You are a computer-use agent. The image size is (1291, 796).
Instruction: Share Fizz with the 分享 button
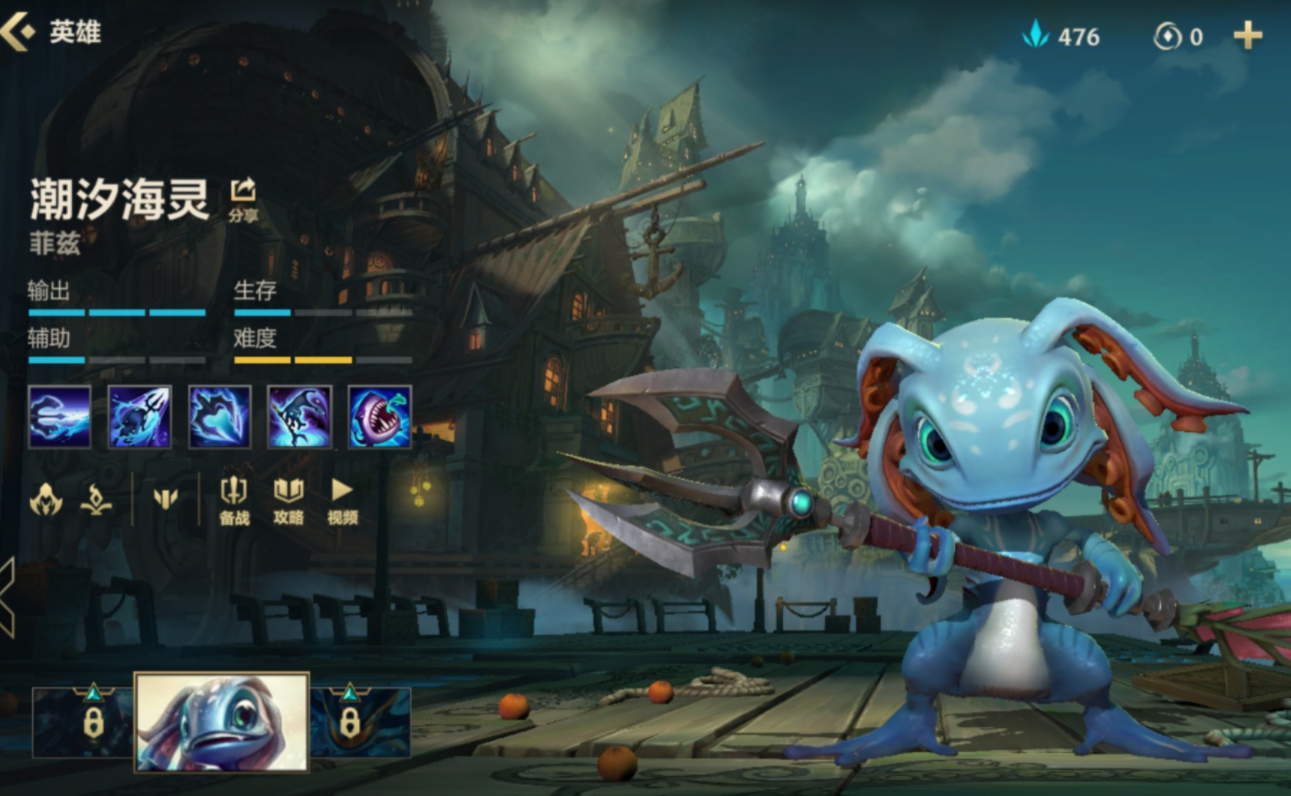pos(243,196)
